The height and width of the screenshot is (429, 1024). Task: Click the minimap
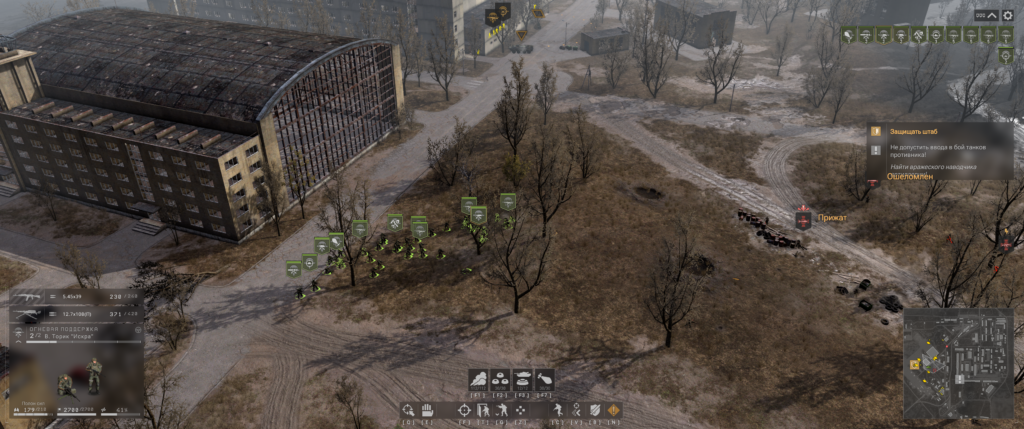tap(957, 365)
